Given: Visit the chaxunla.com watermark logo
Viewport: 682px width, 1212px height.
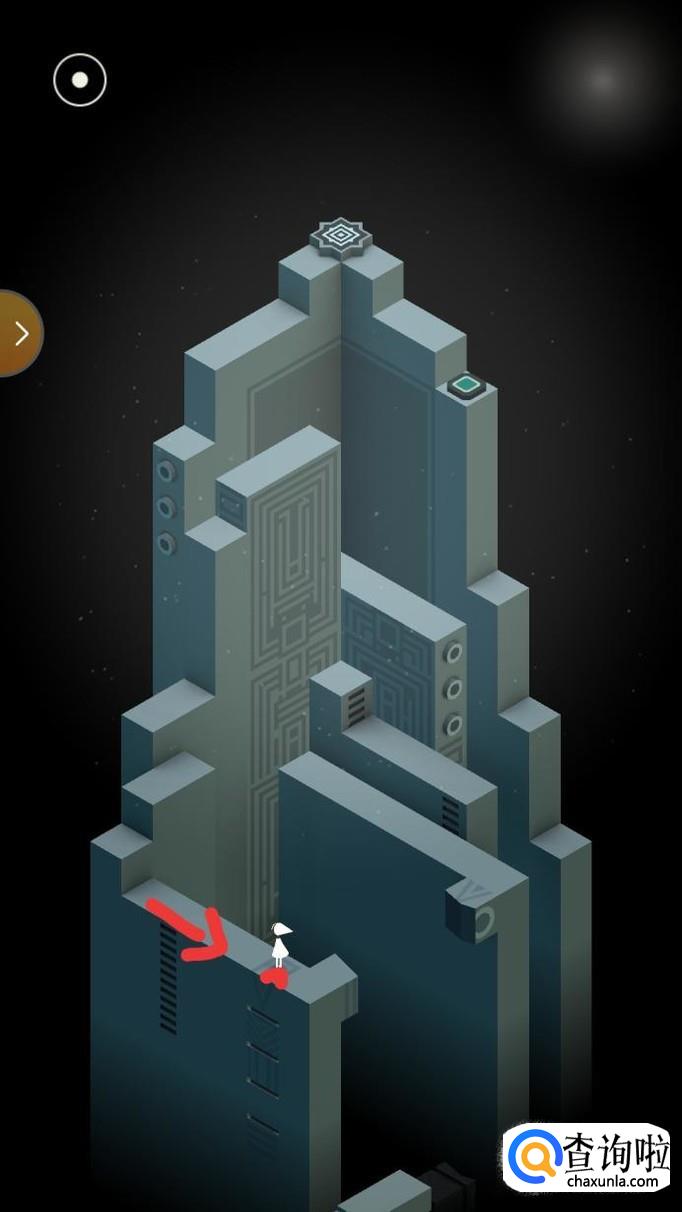Looking at the screenshot, I should pyautogui.click(x=587, y=1160).
